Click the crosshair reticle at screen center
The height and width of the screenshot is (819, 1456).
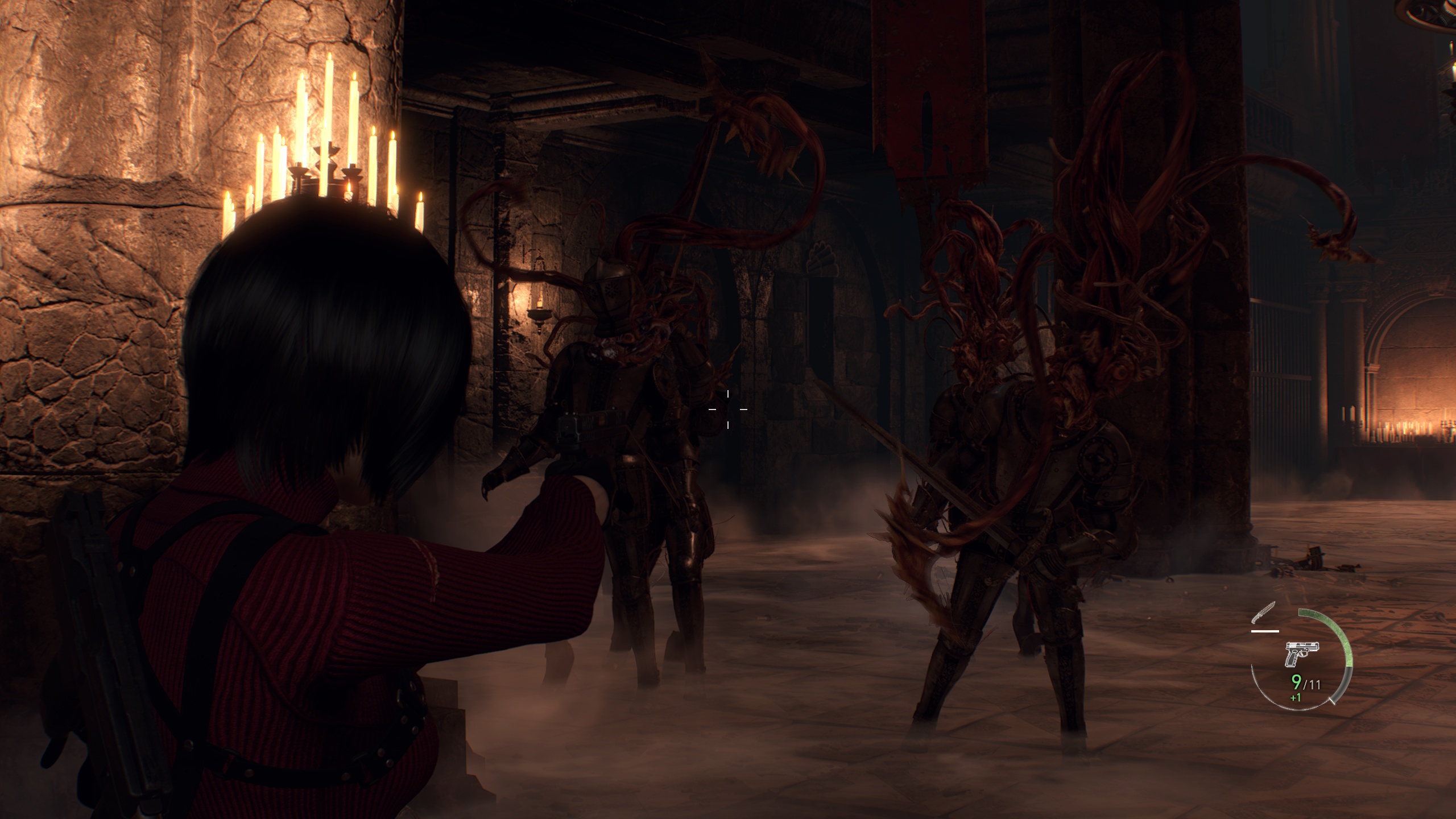pos(729,411)
